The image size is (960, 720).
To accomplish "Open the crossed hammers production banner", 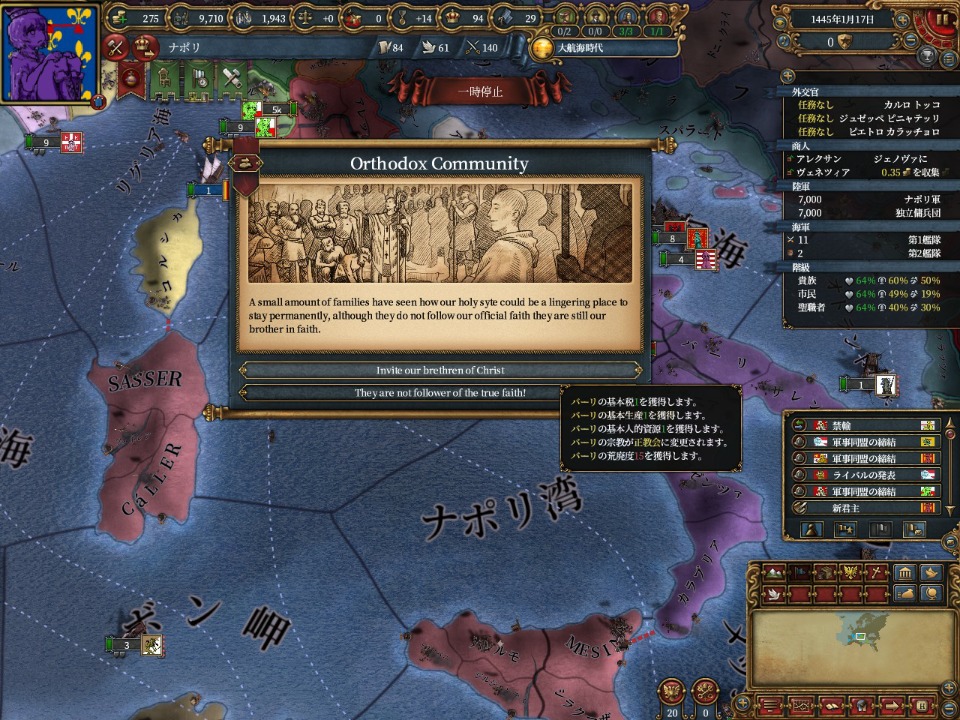I will (232, 78).
